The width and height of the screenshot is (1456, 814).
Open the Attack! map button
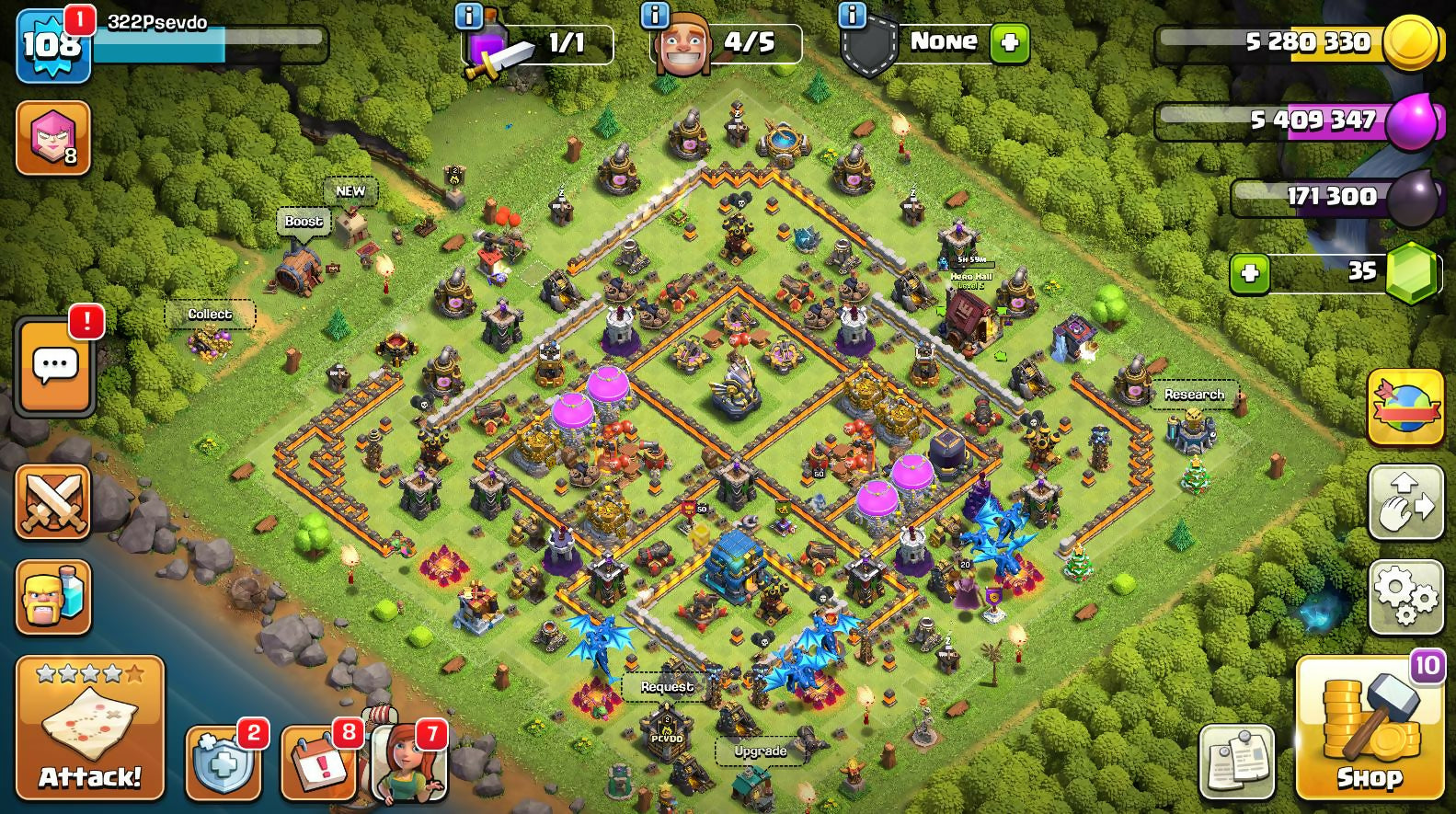[90, 727]
